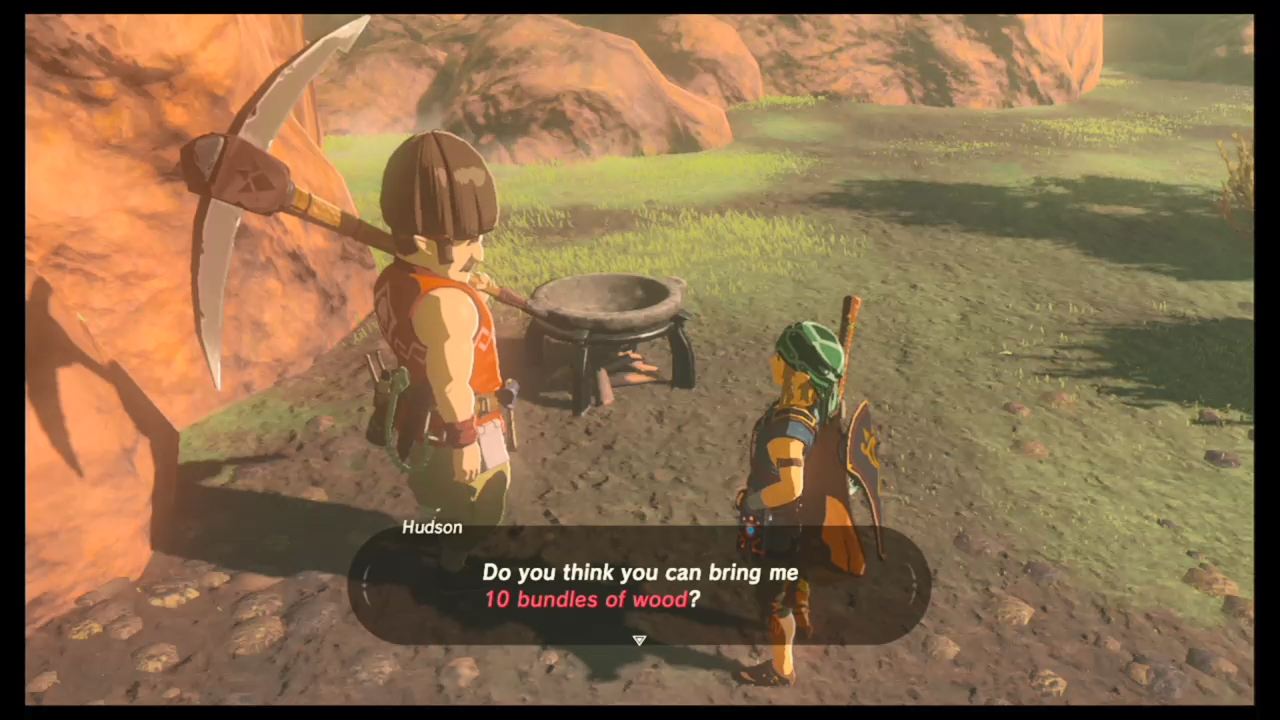Click the downward chevron below the dialogue
This screenshot has width=1280, height=720.
[639, 640]
